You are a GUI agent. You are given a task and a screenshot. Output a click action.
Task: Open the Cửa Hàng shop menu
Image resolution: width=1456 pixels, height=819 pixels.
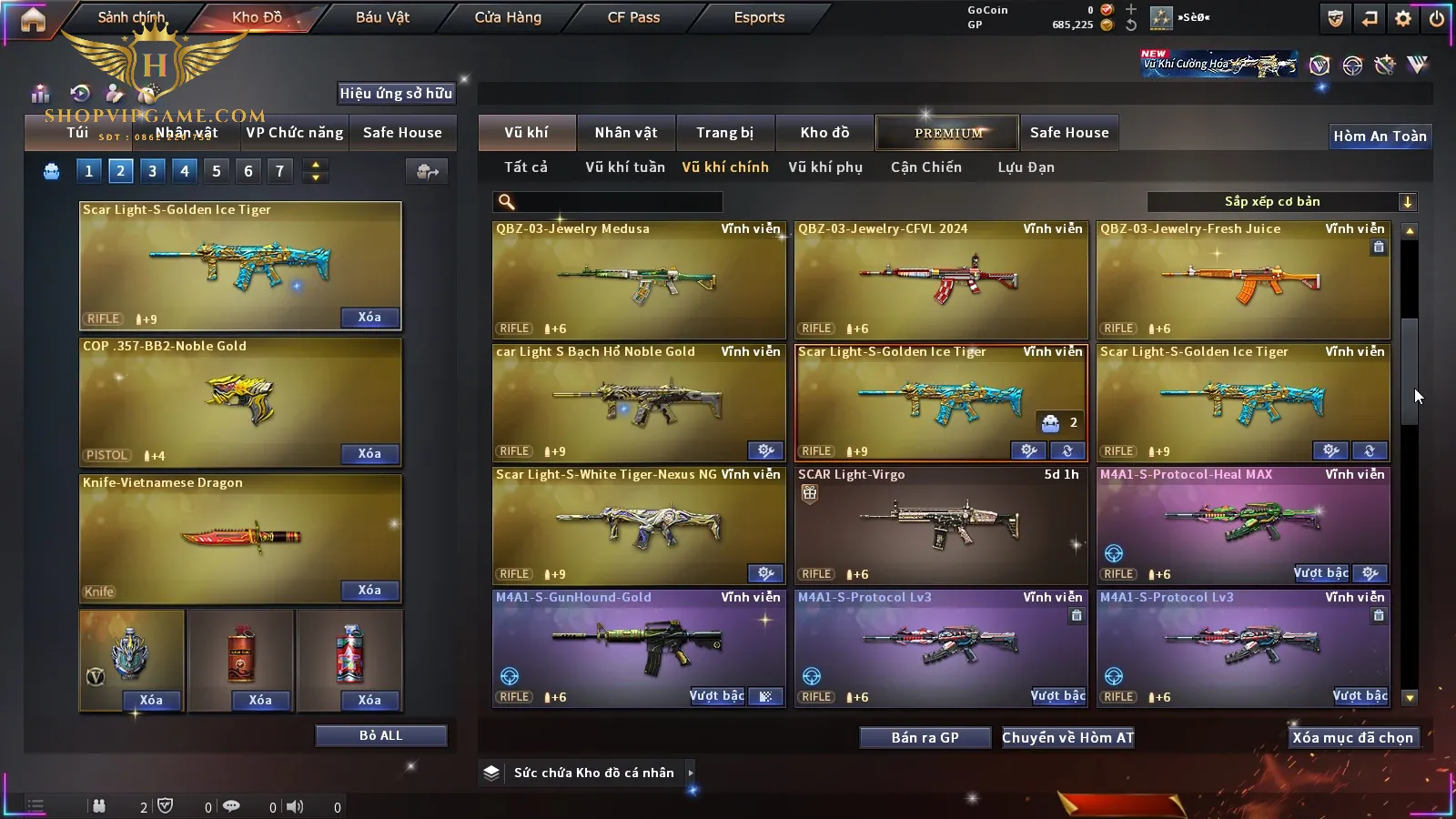(x=508, y=17)
